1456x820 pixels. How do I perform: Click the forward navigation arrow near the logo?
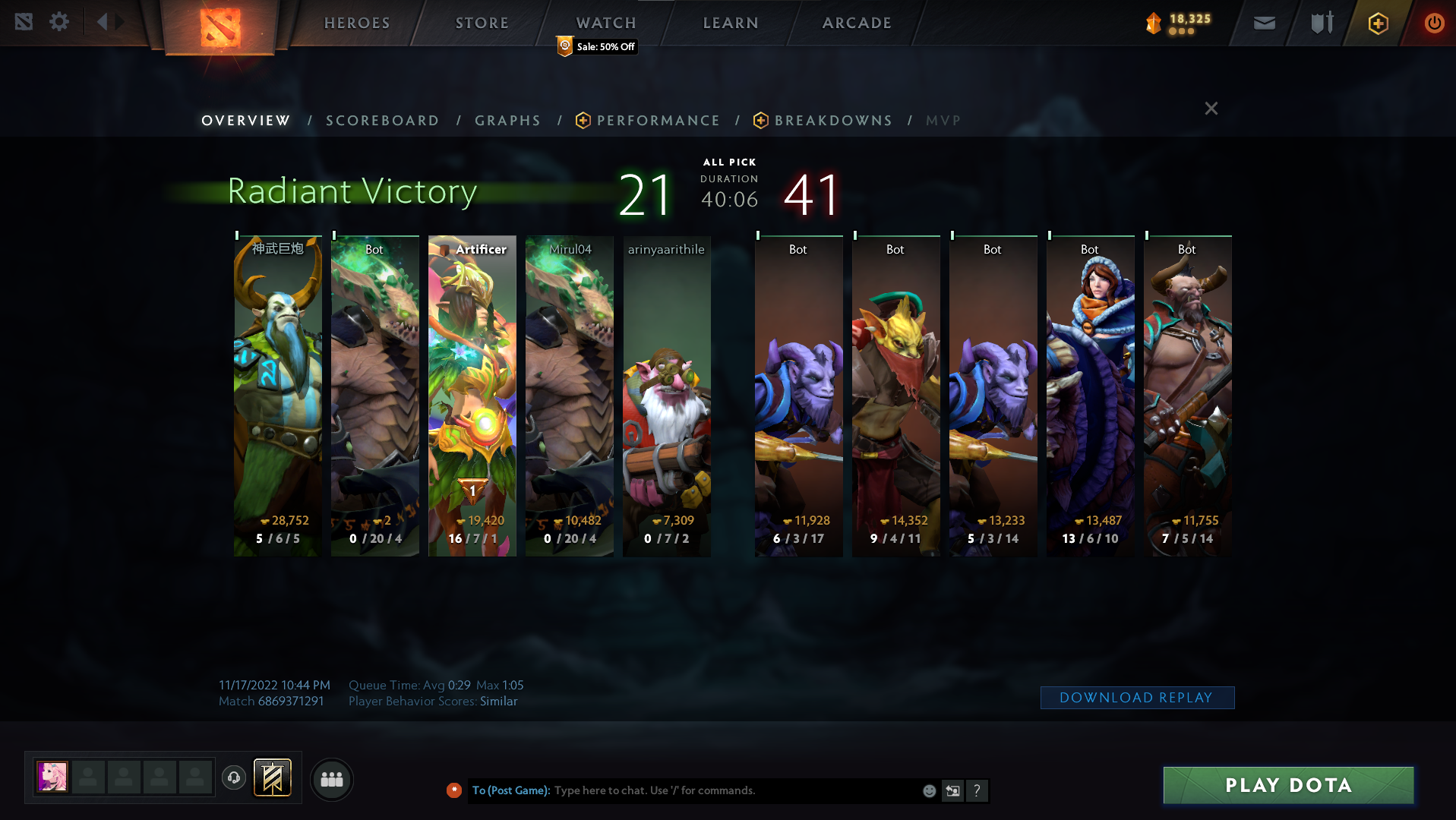[118, 22]
